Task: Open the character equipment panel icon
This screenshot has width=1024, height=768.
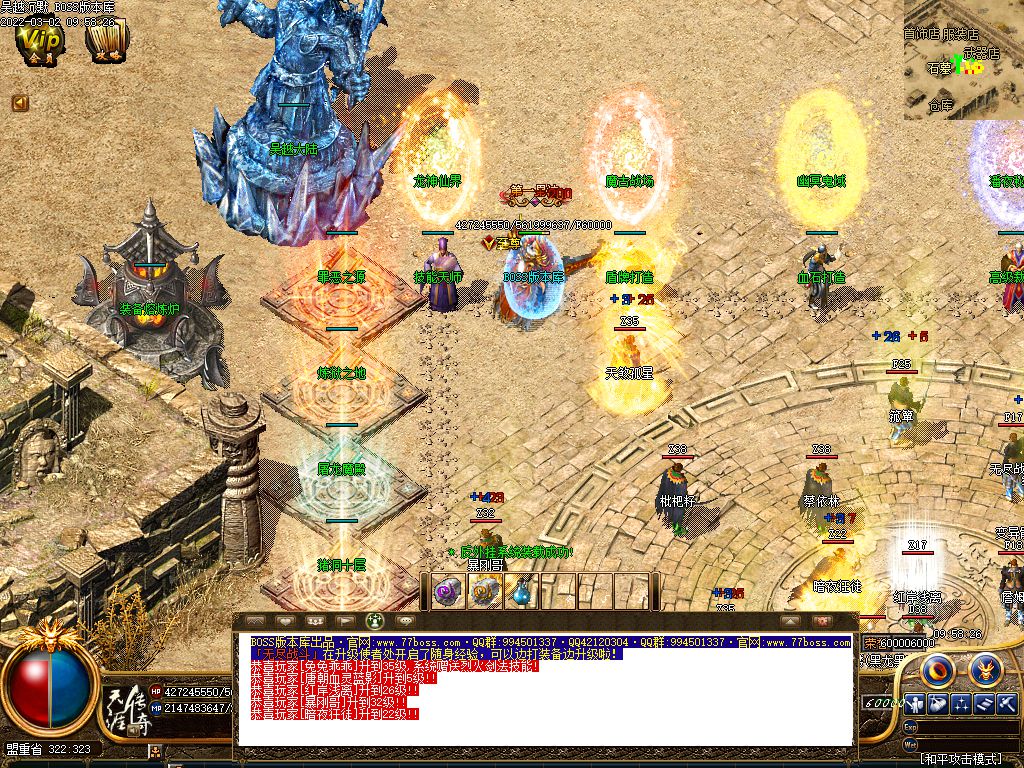Action: 914,705
